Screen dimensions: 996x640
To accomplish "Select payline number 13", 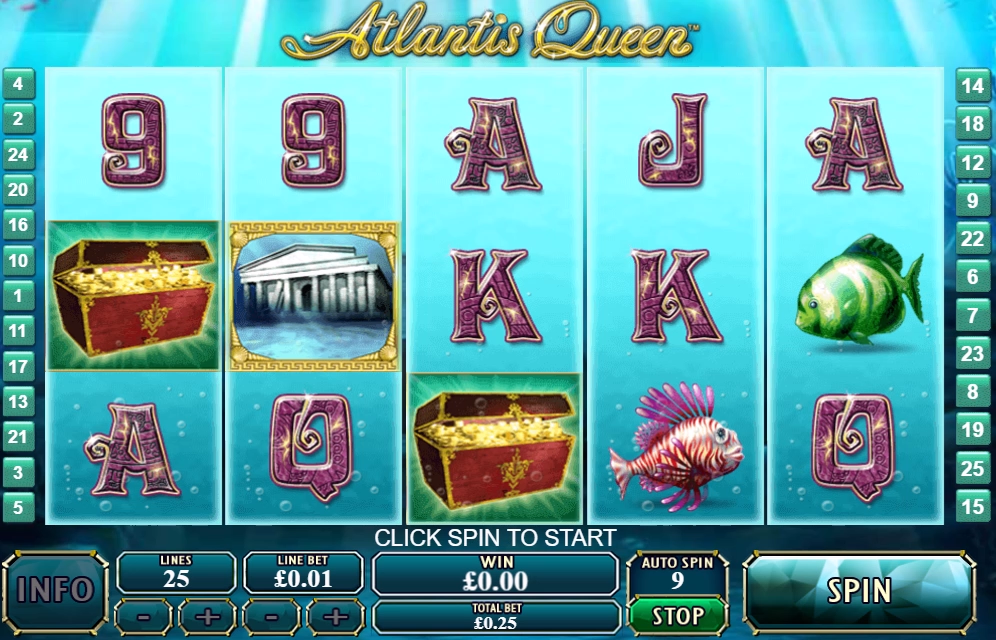I will tap(18, 402).
